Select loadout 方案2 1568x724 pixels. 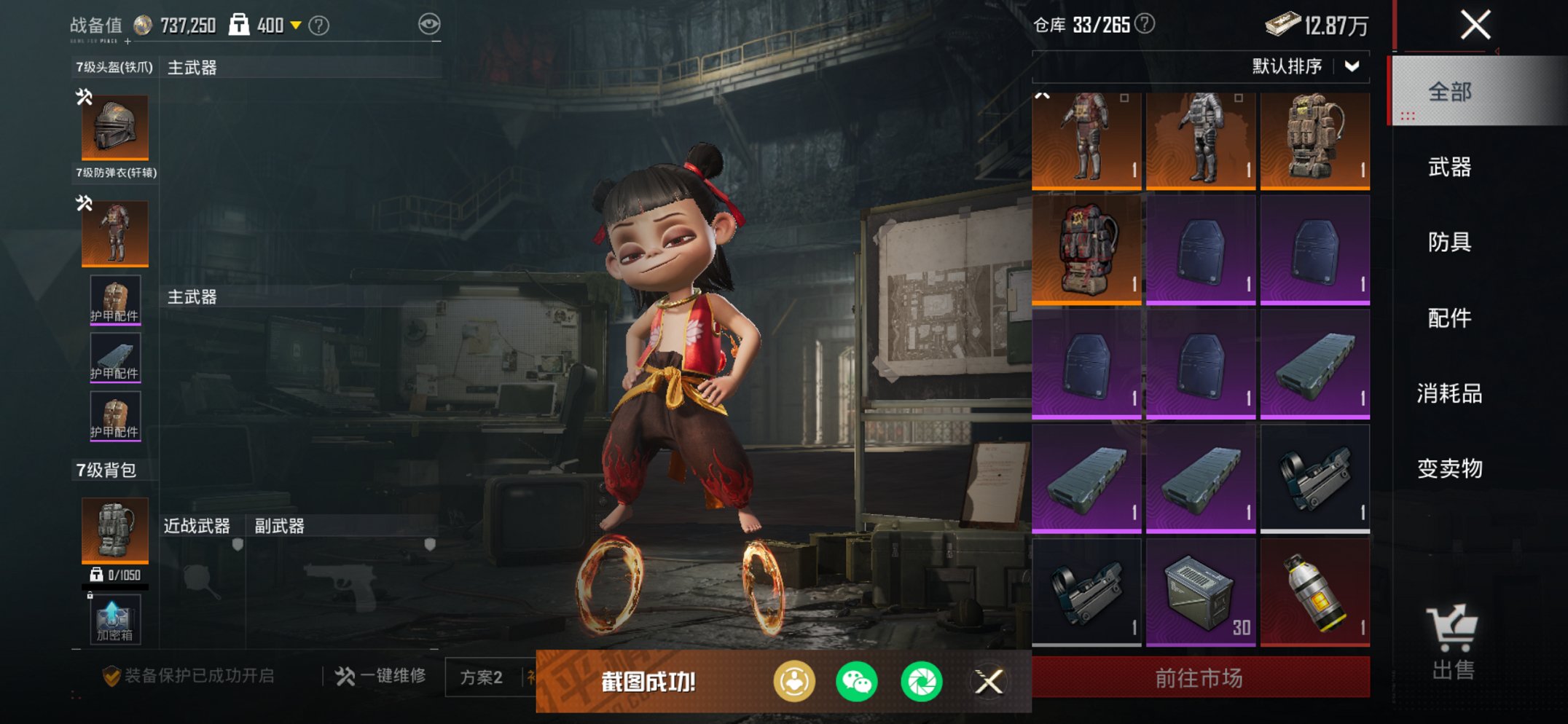point(482,677)
